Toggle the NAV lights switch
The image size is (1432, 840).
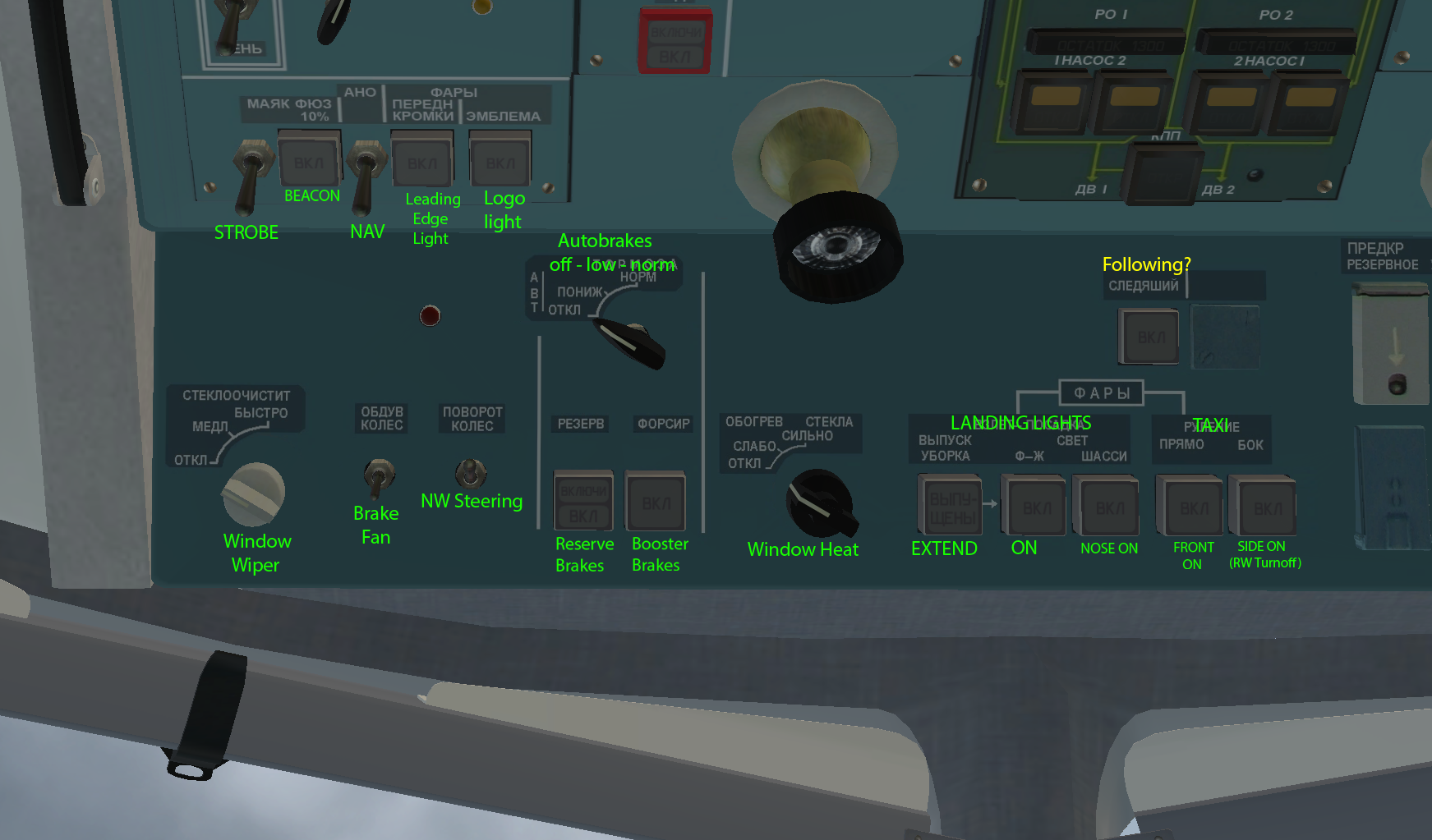pyautogui.click(x=362, y=177)
